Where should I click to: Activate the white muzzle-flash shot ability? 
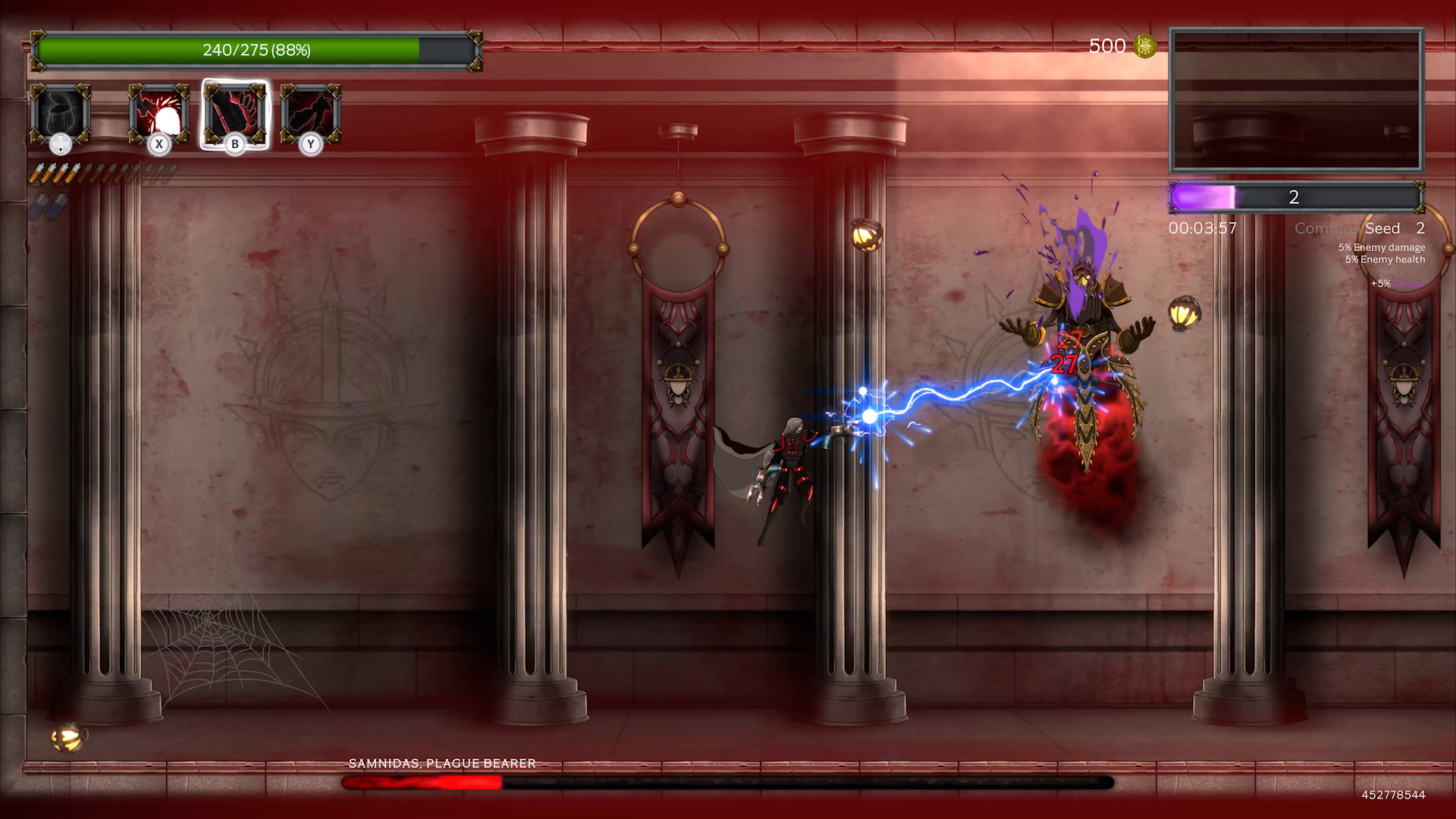point(158,115)
